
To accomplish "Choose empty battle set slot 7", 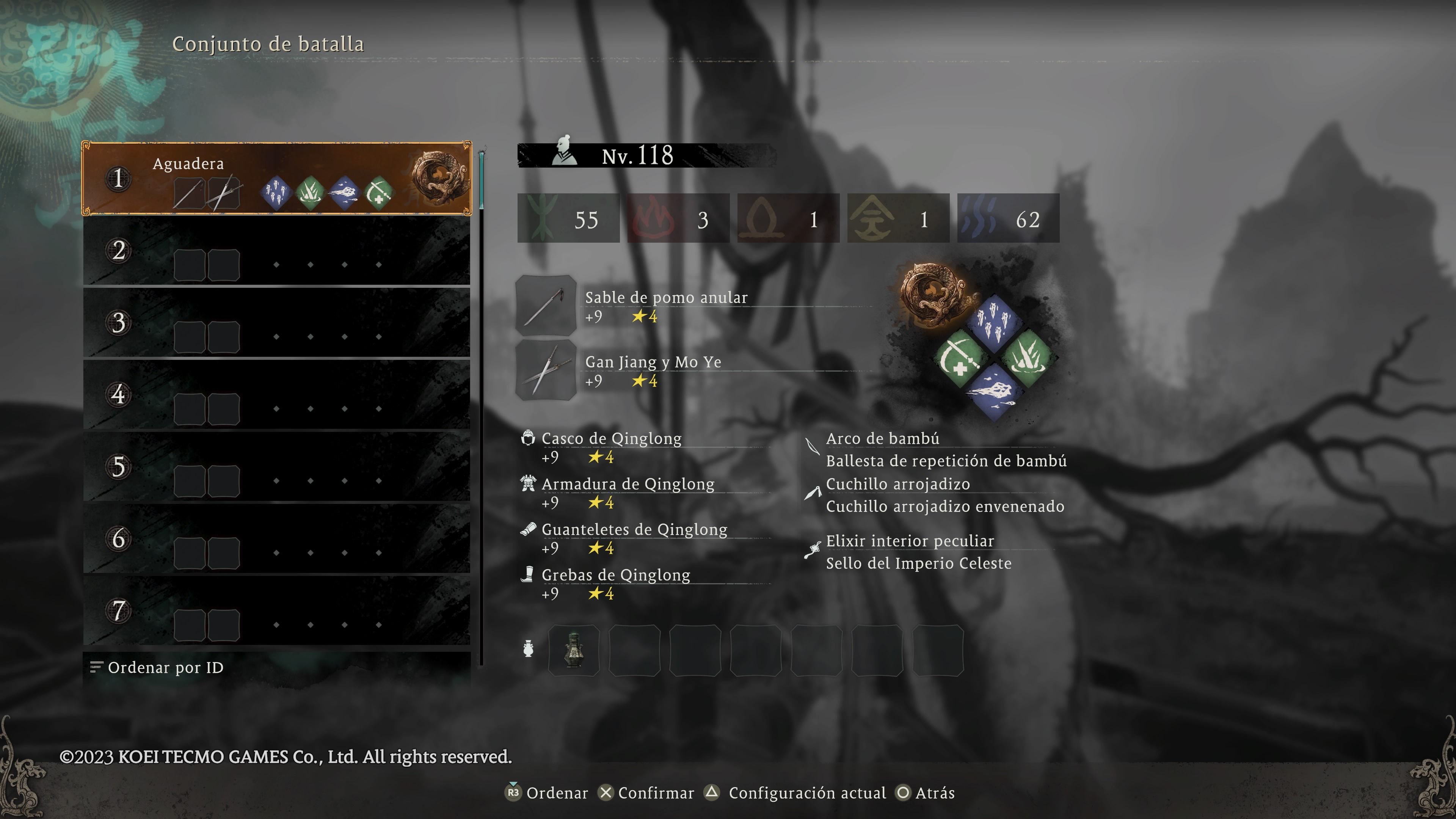I will click(x=276, y=610).
